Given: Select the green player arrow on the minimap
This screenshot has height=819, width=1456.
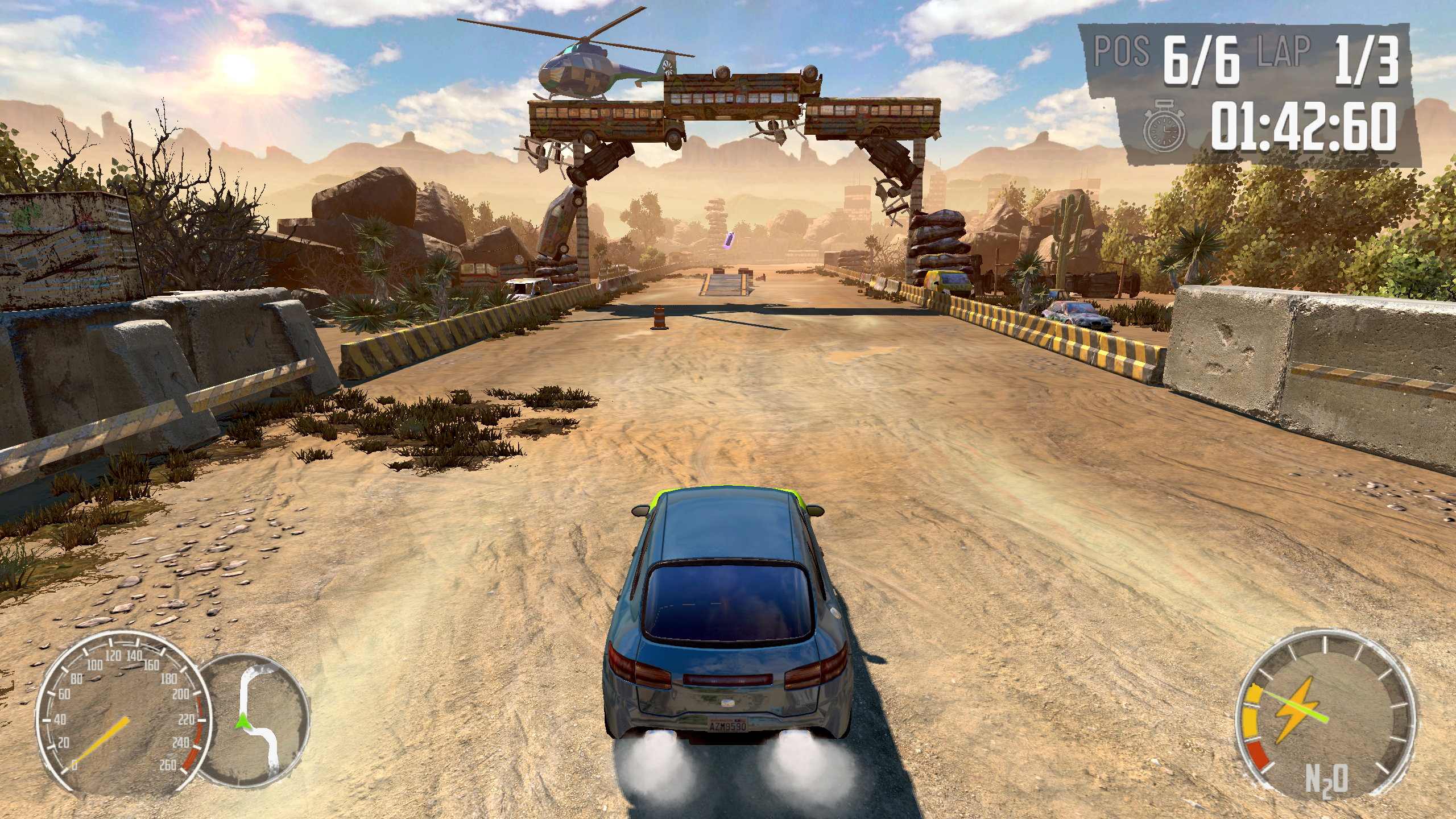Looking at the screenshot, I should tap(242, 721).
